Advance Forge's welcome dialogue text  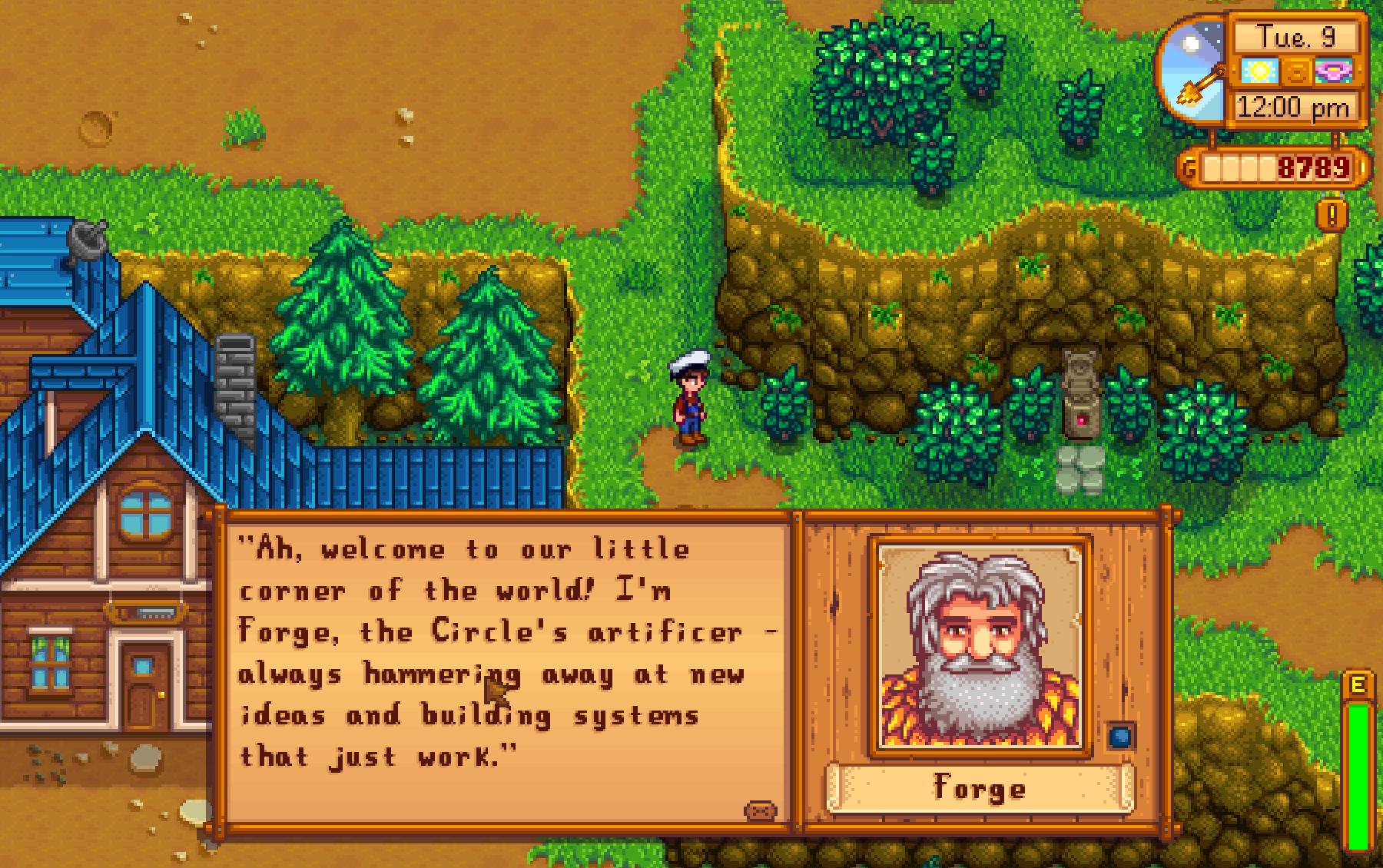[507, 653]
